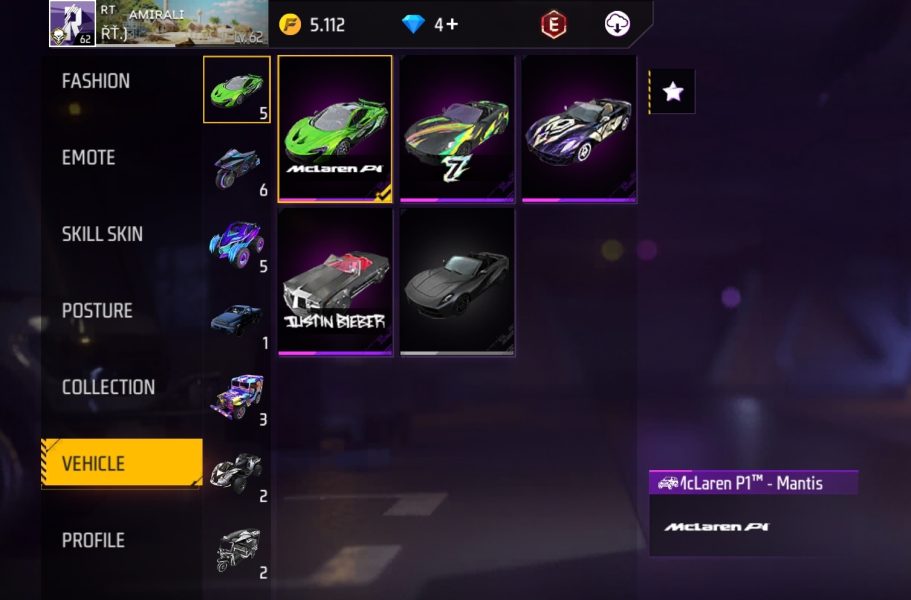Select the Posture tab
Screen dimensions: 911x600
point(97,311)
